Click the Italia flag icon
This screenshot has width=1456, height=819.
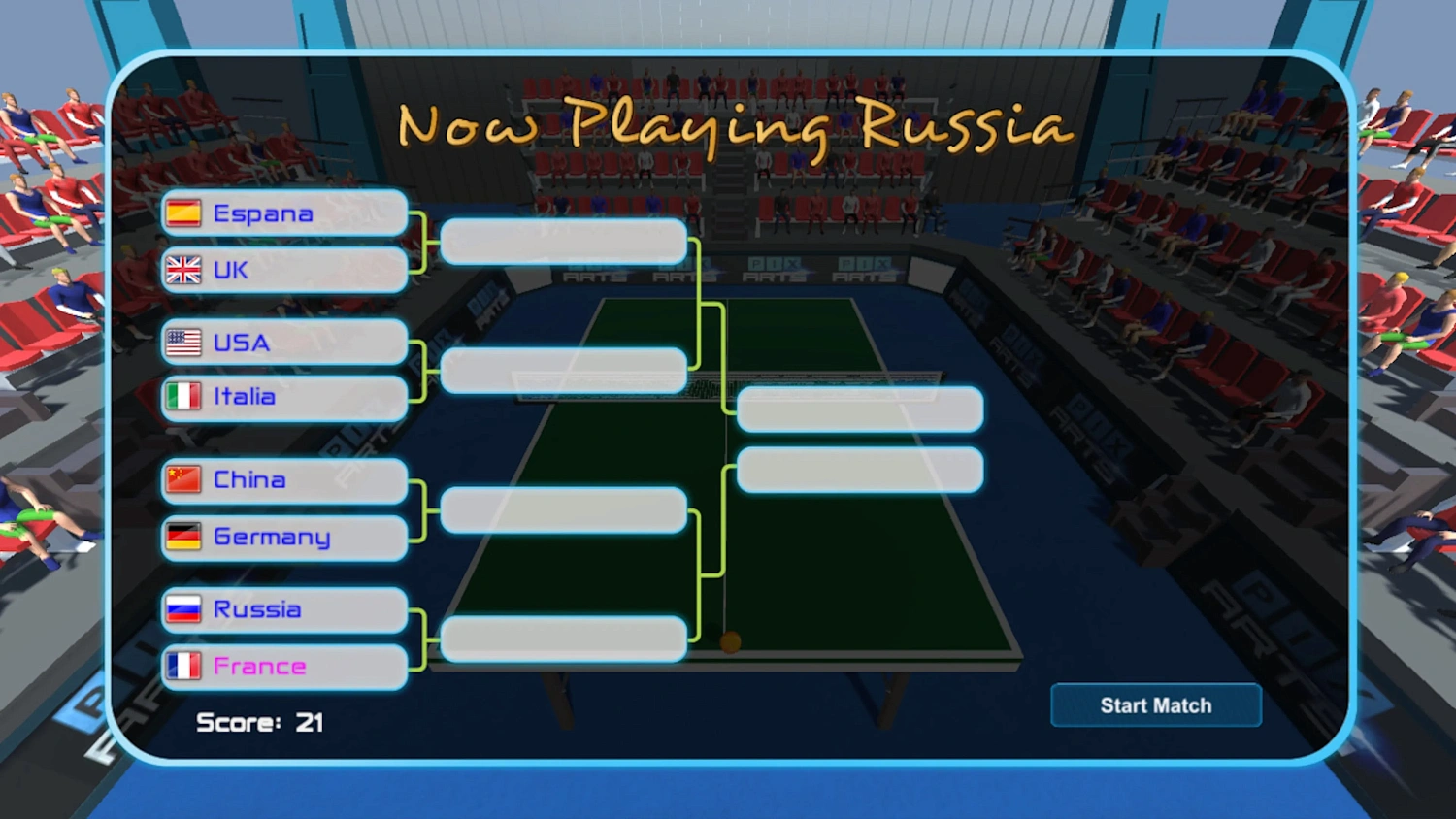click(183, 397)
